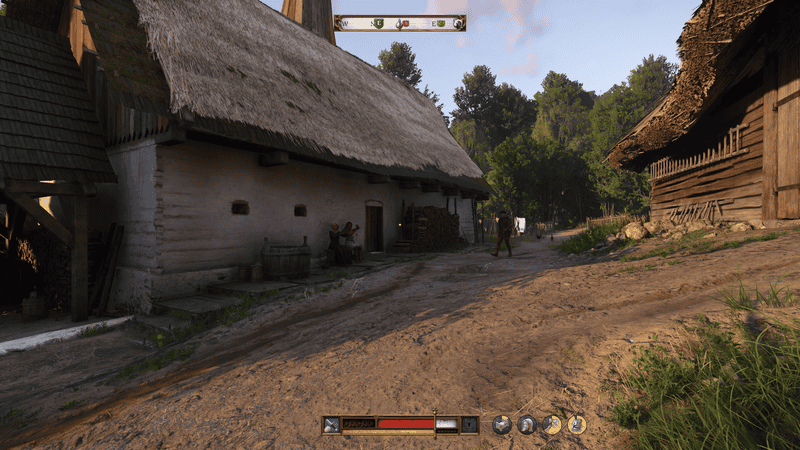Select the green shield marker near N on compass
800x450 pixels.
379,23
